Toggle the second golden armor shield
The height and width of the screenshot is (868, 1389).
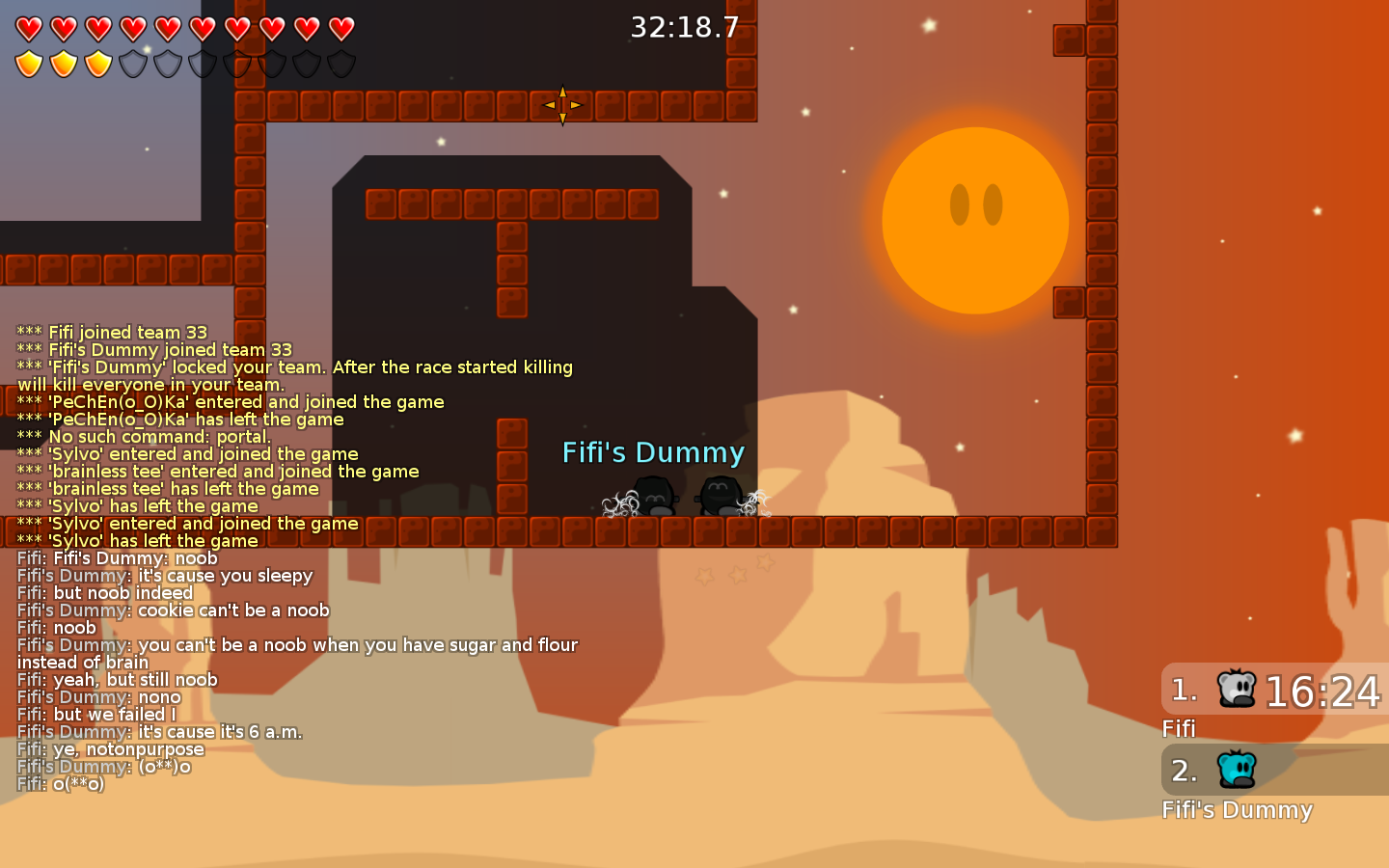[63, 64]
